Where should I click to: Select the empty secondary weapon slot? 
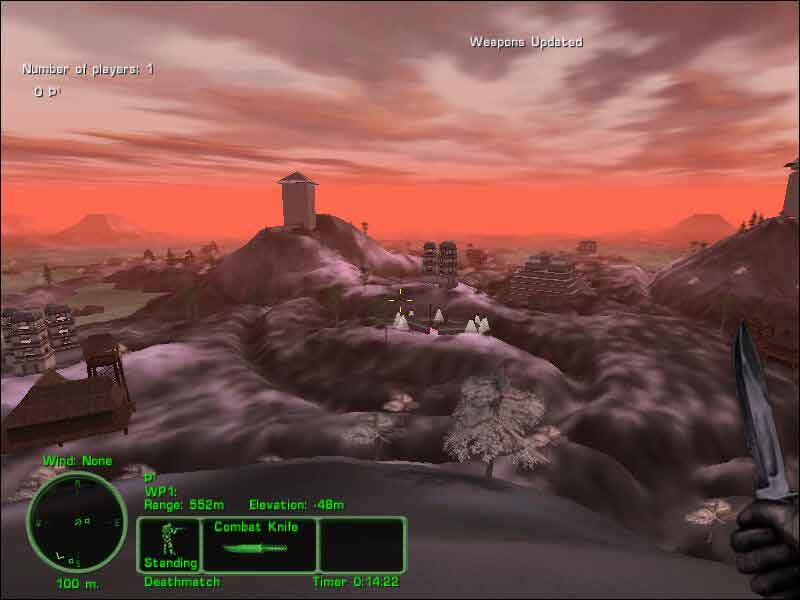click(x=361, y=543)
